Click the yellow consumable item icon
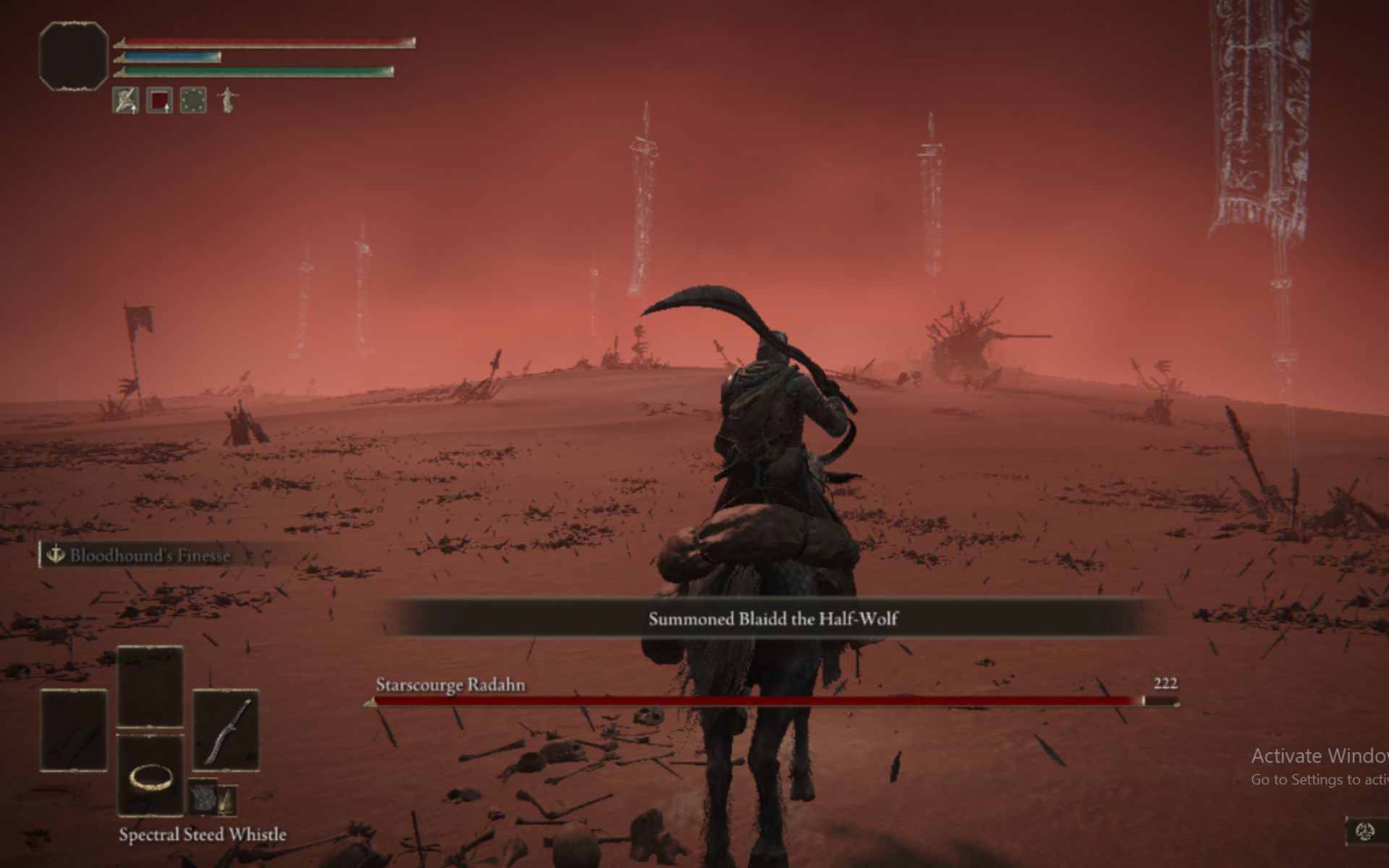The height and width of the screenshot is (868, 1389). 226,801
